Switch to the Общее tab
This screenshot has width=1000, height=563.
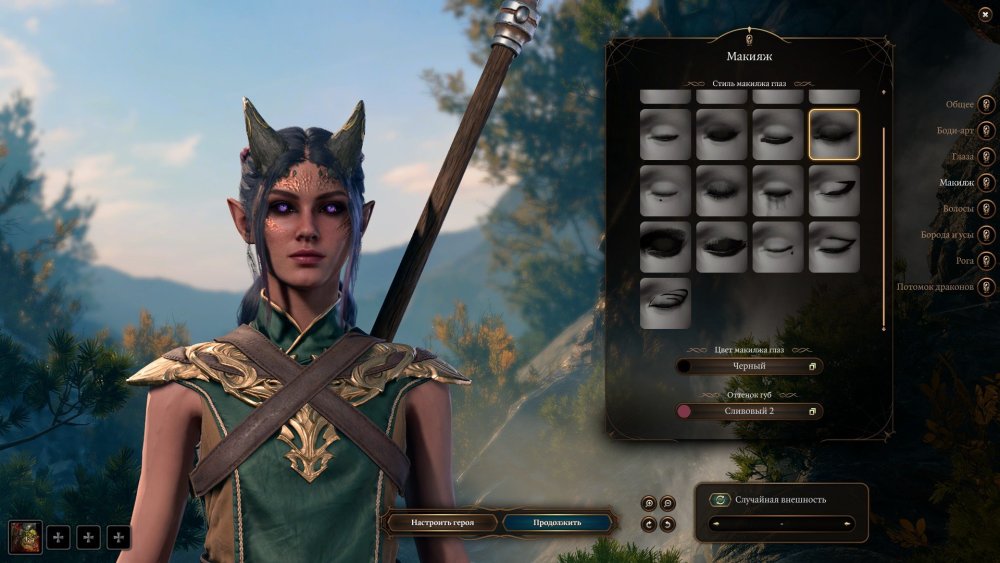click(x=986, y=104)
